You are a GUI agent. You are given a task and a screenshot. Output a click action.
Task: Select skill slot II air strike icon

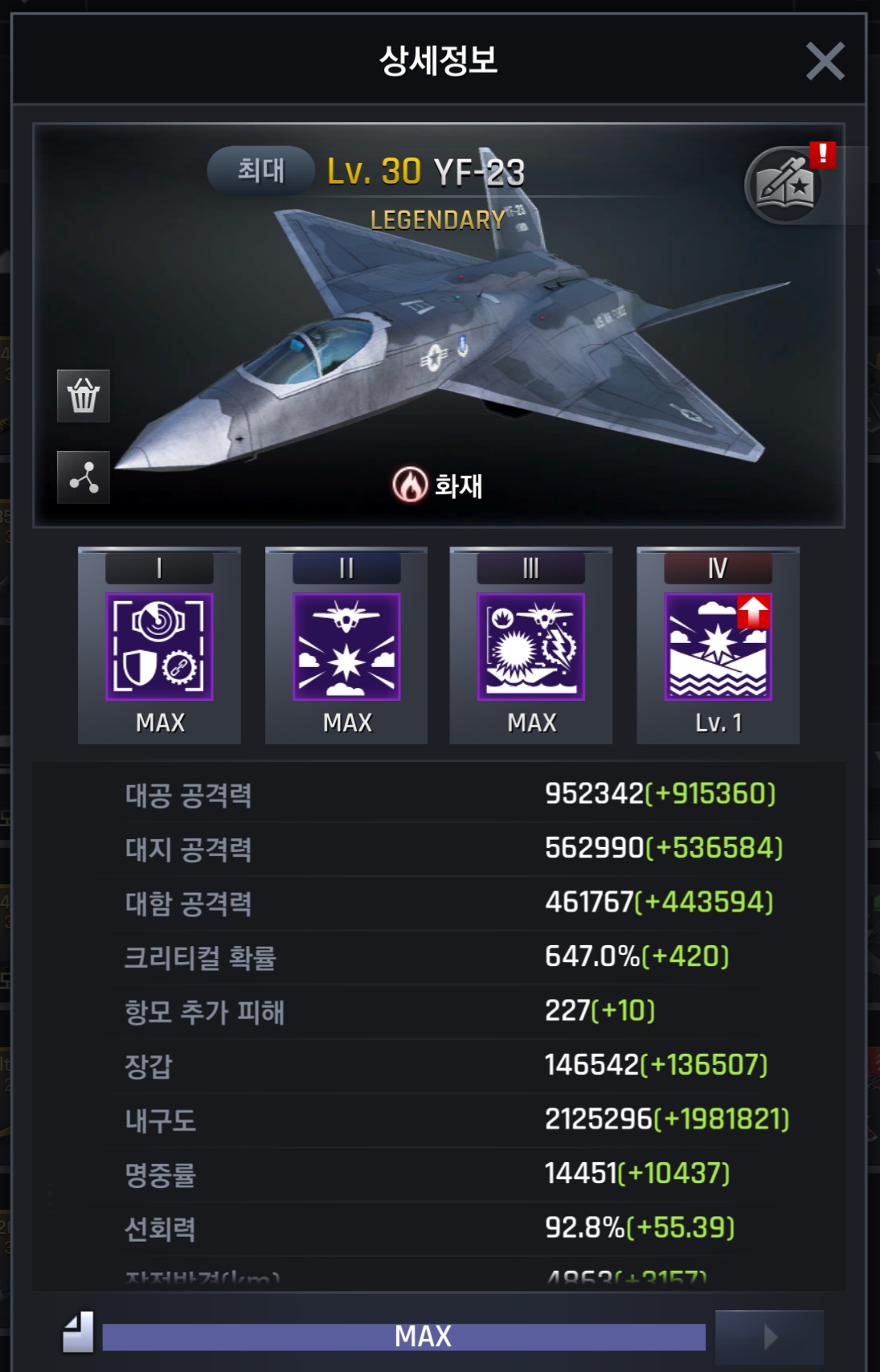pos(346,647)
